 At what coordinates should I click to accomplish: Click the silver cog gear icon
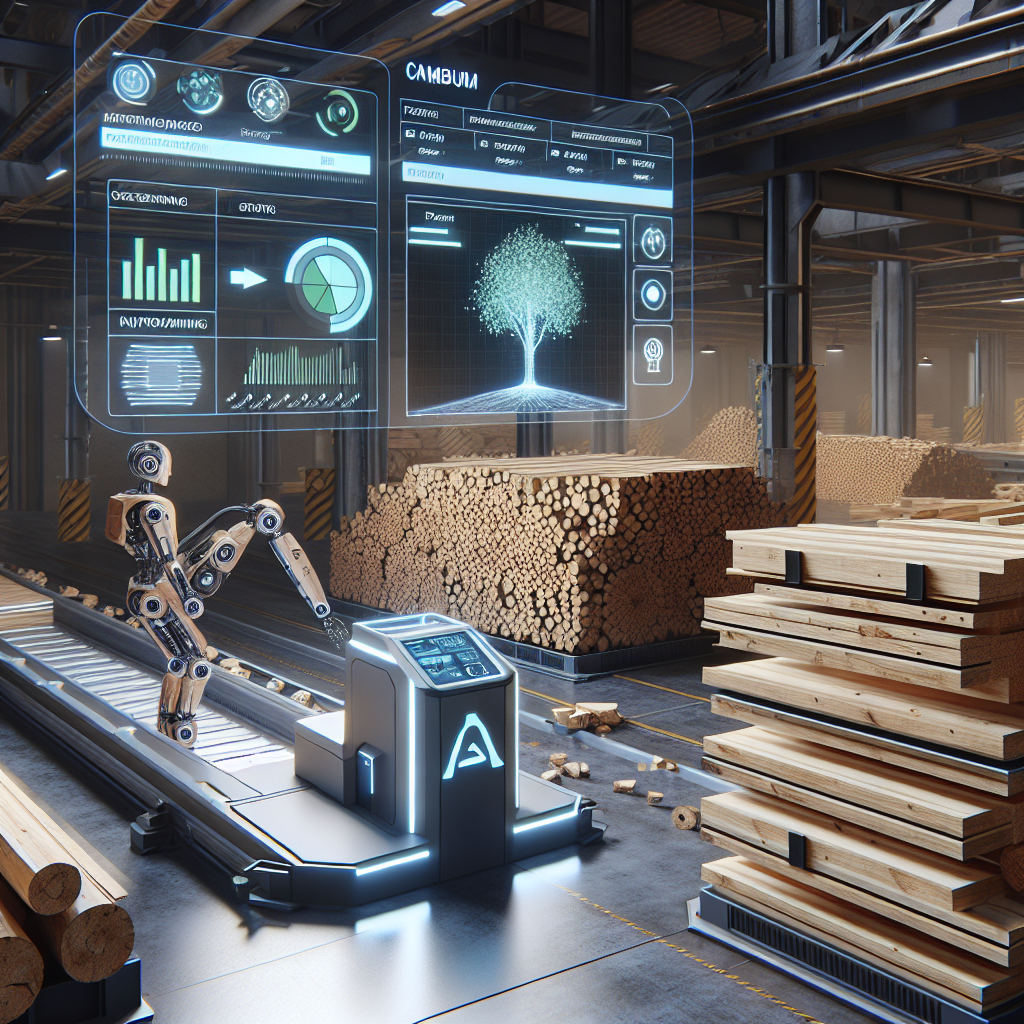tap(268, 99)
